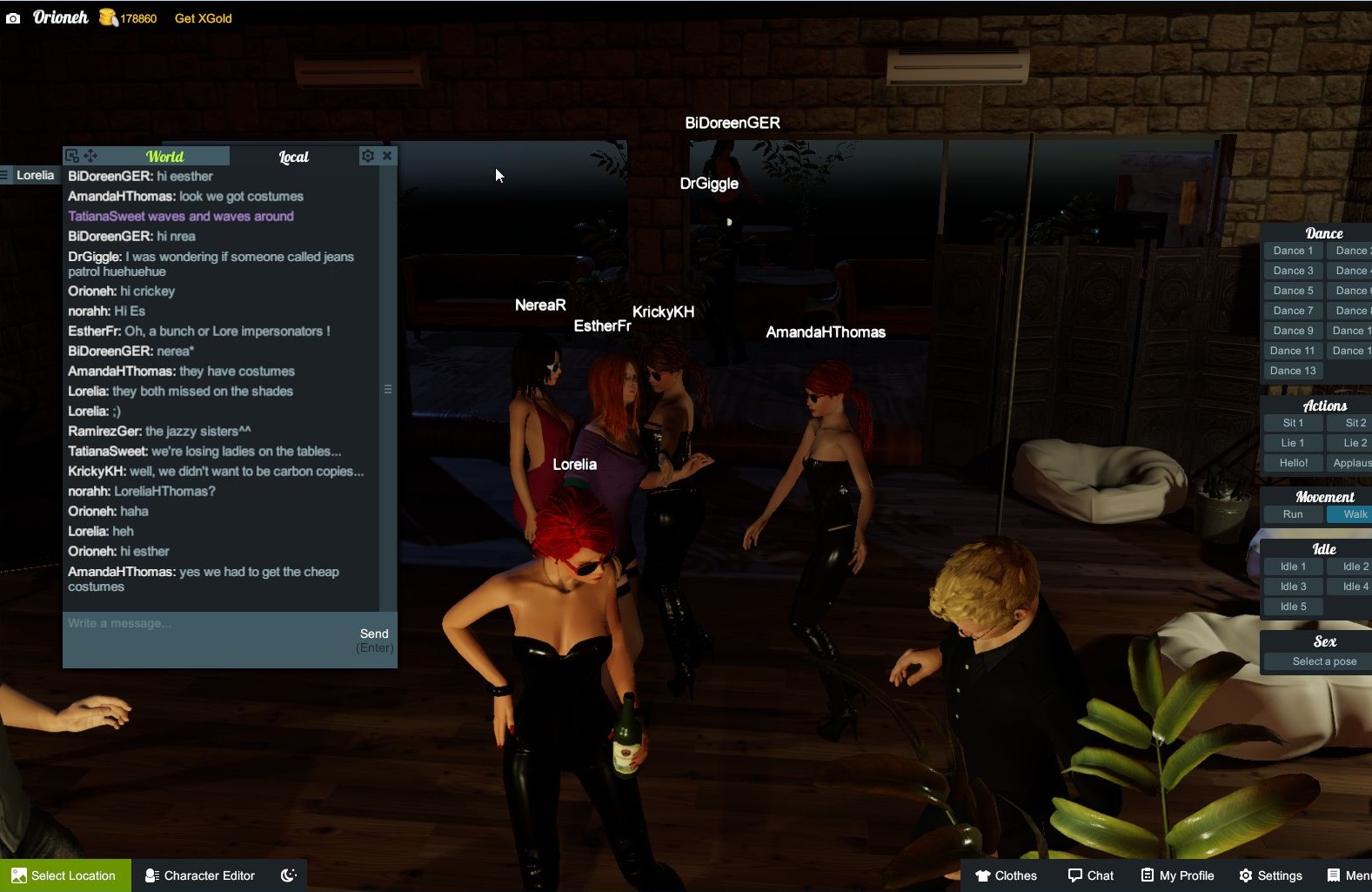Click the Dance 7 button

tap(1293, 310)
